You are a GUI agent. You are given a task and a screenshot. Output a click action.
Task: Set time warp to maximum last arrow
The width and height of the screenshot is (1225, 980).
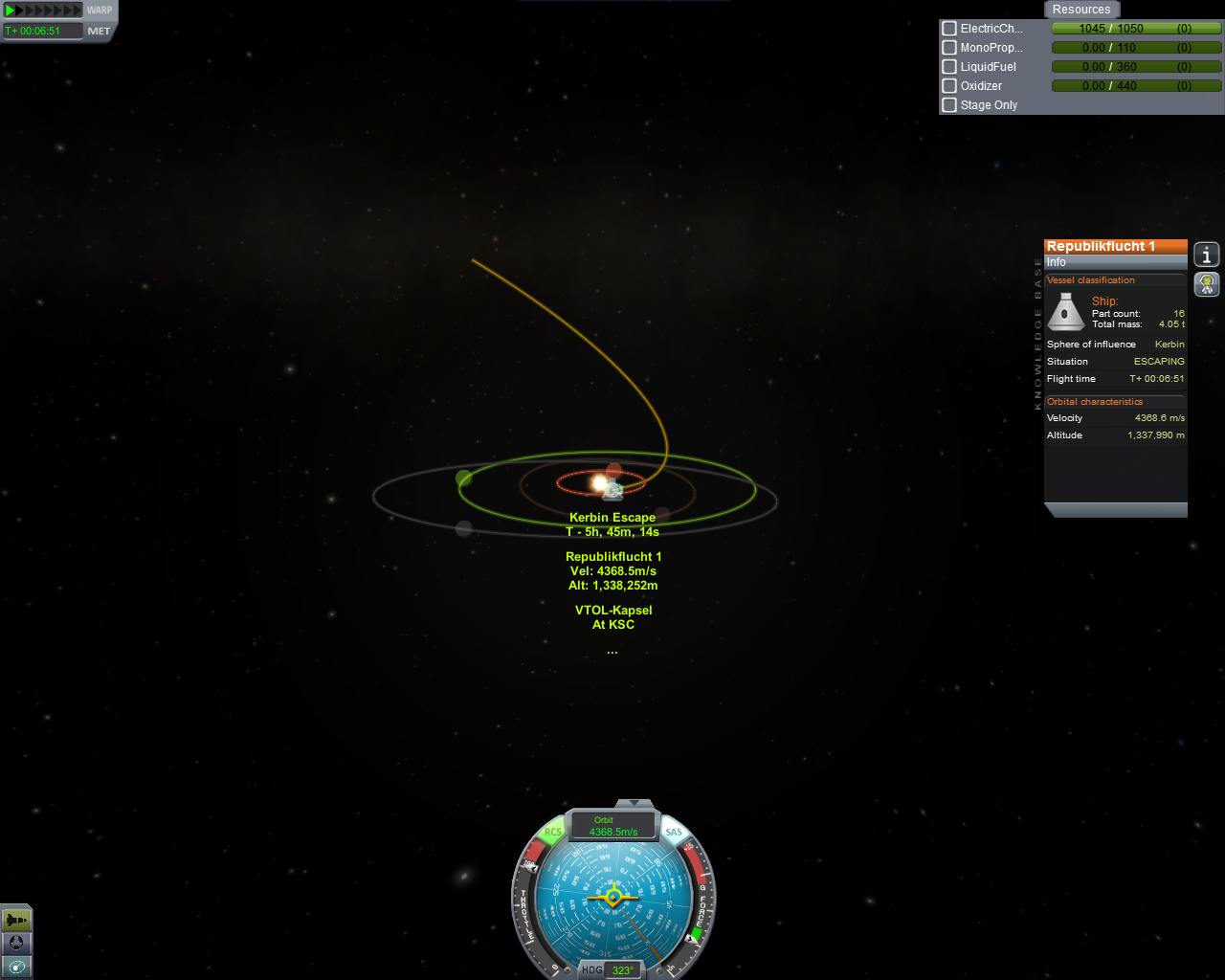pos(78,11)
